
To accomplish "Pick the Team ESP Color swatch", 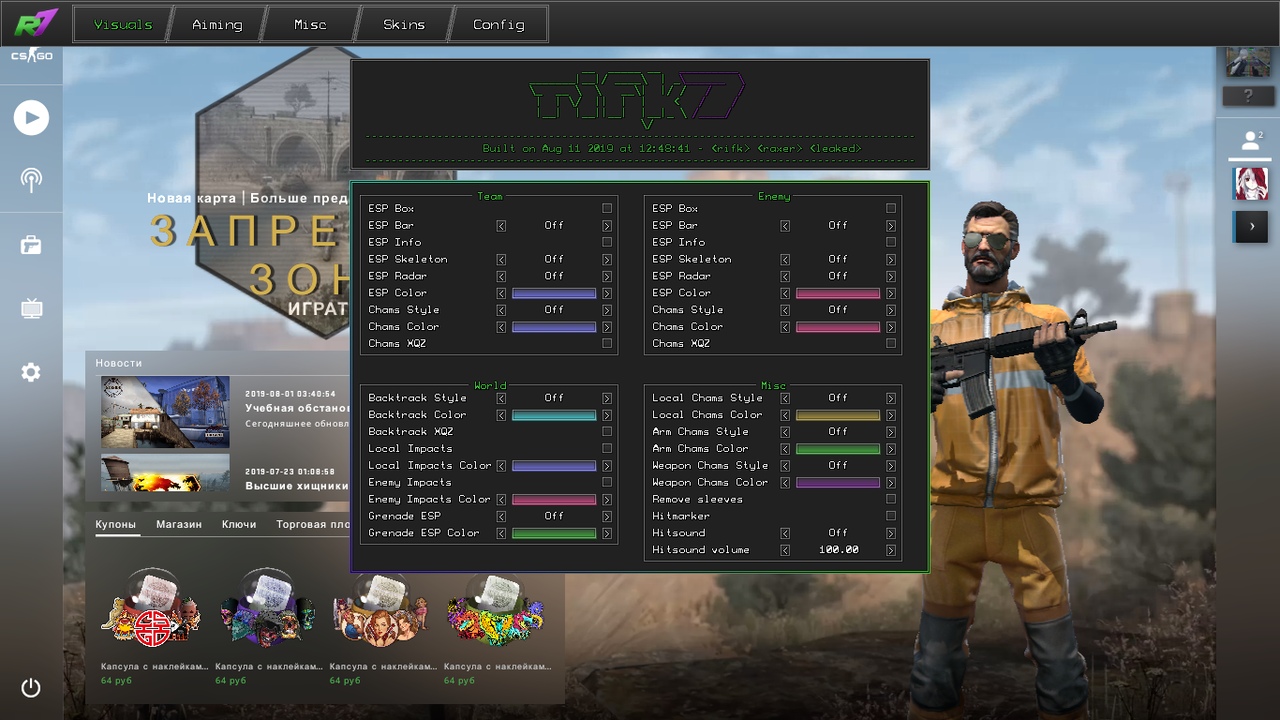I will click(554, 293).
